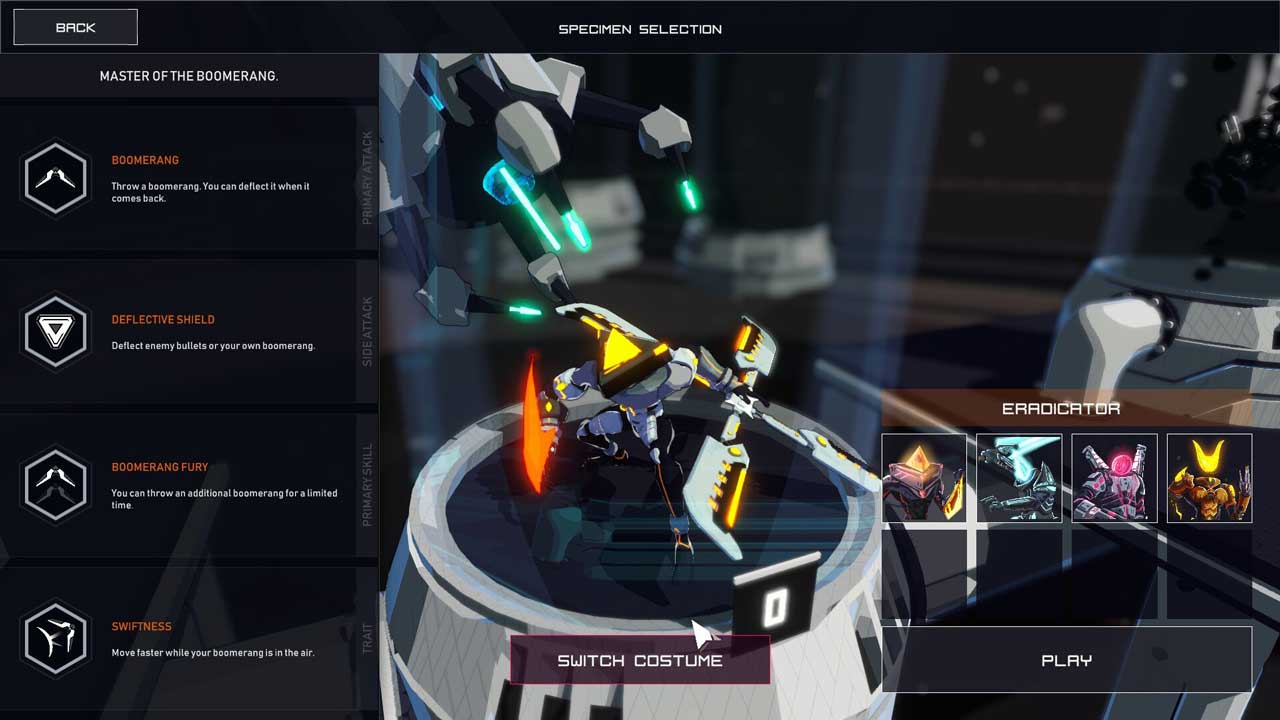Image resolution: width=1280 pixels, height=720 pixels.
Task: Pick the pink orb robot specimen portrait
Action: (x=1114, y=478)
